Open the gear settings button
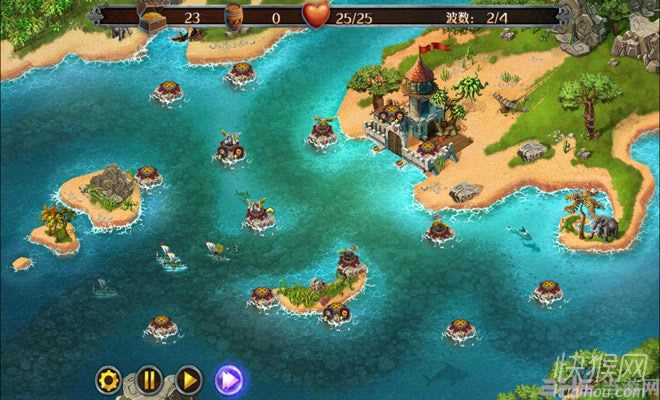Screen dimensions: 660x400 click(109, 379)
